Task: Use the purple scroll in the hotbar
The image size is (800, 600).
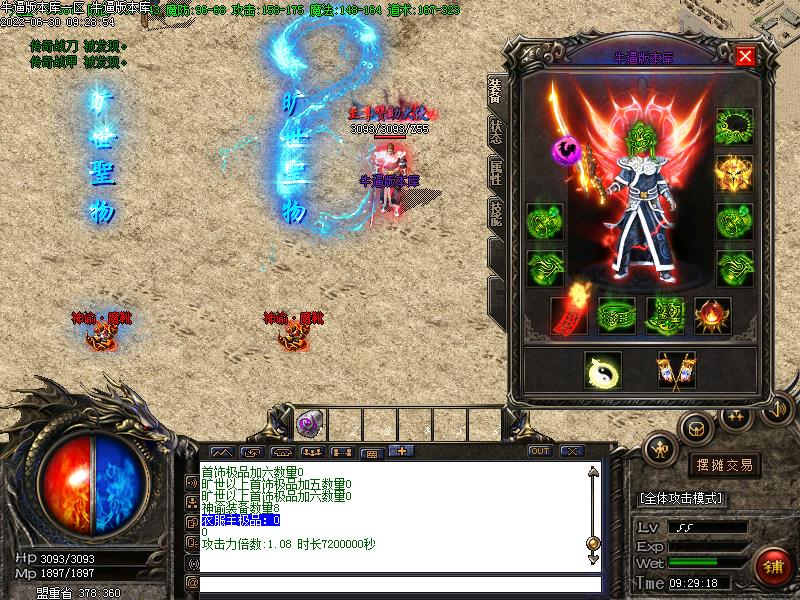Action: 309,423
